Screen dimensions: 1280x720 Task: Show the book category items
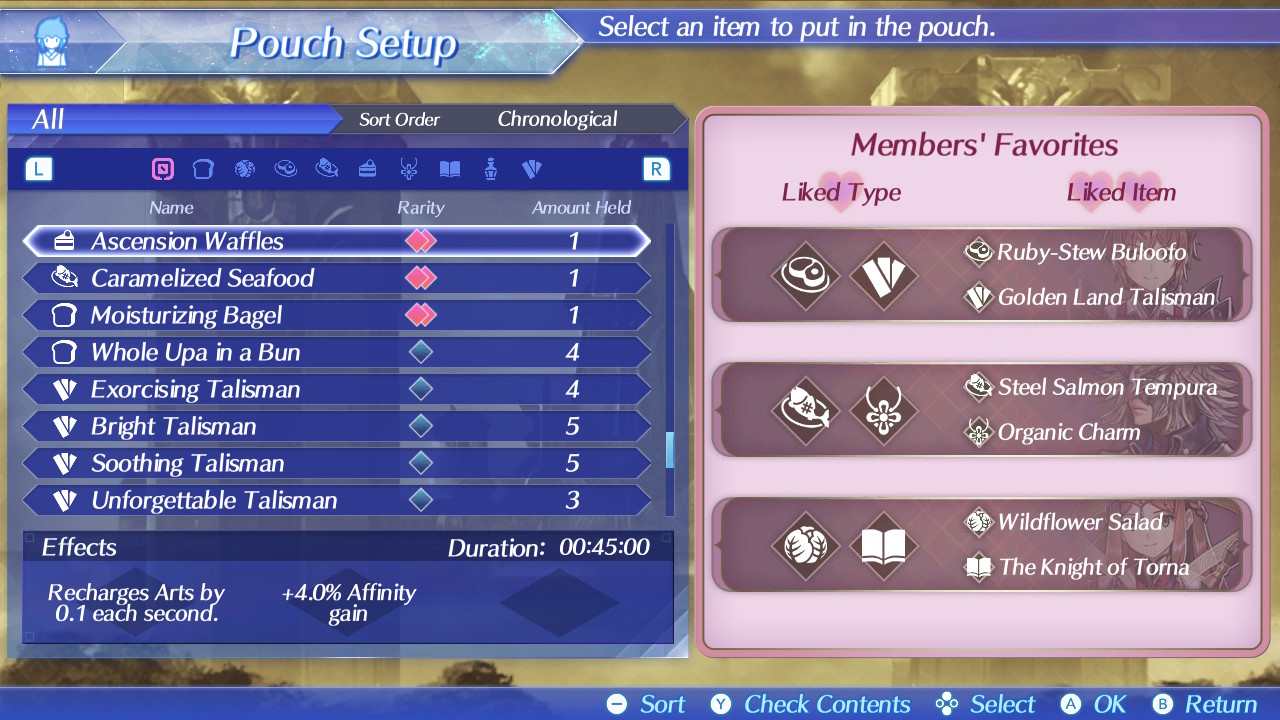tap(450, 169)
